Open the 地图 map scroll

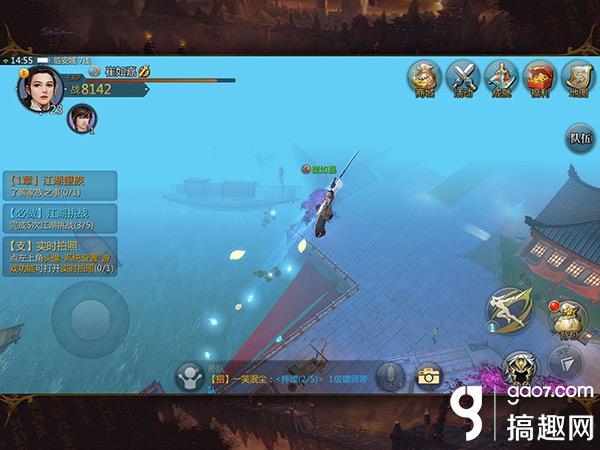577,77
